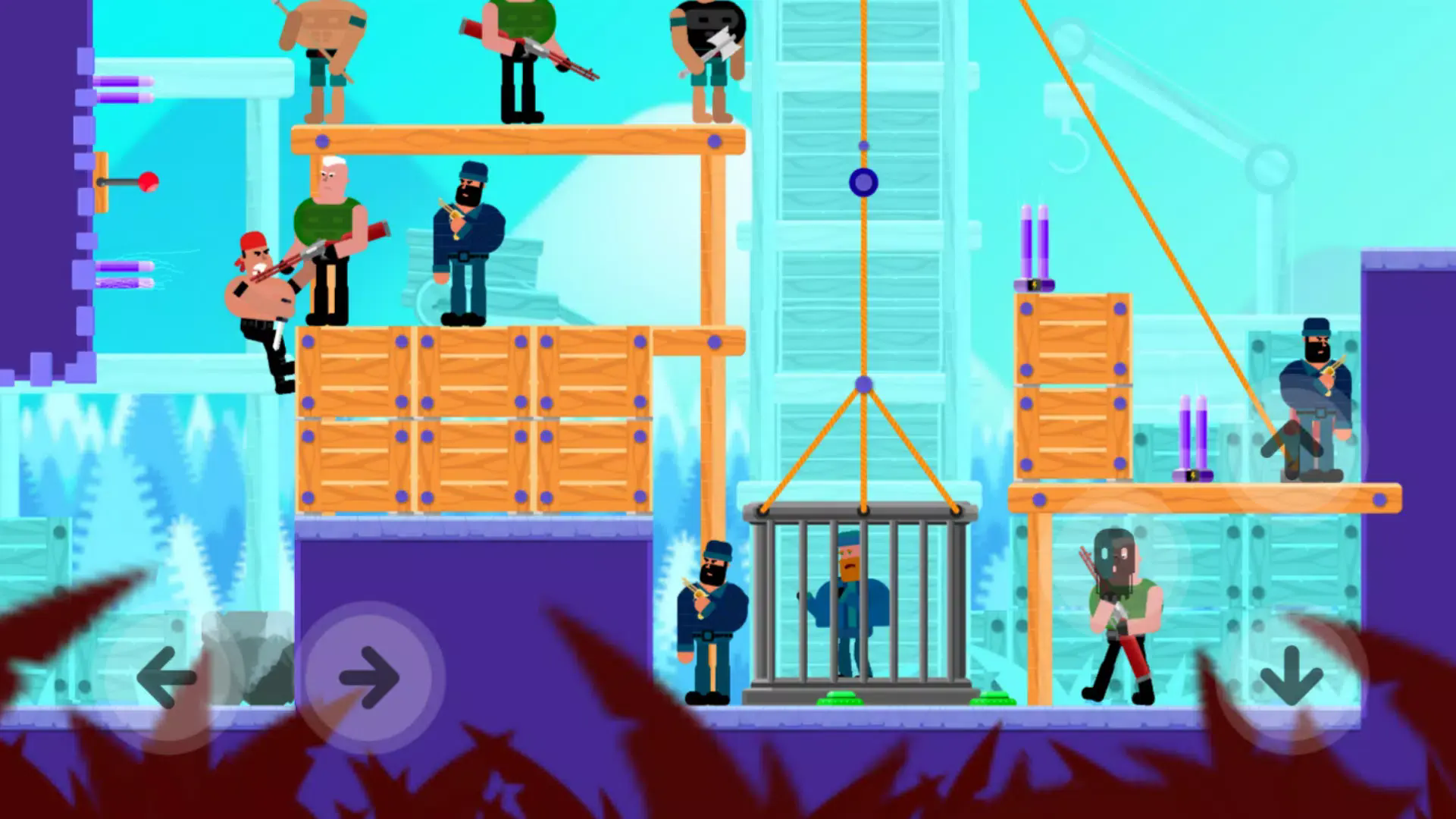Tap the down arrow control button
Screen dimensions: 1456x819
1291,677
